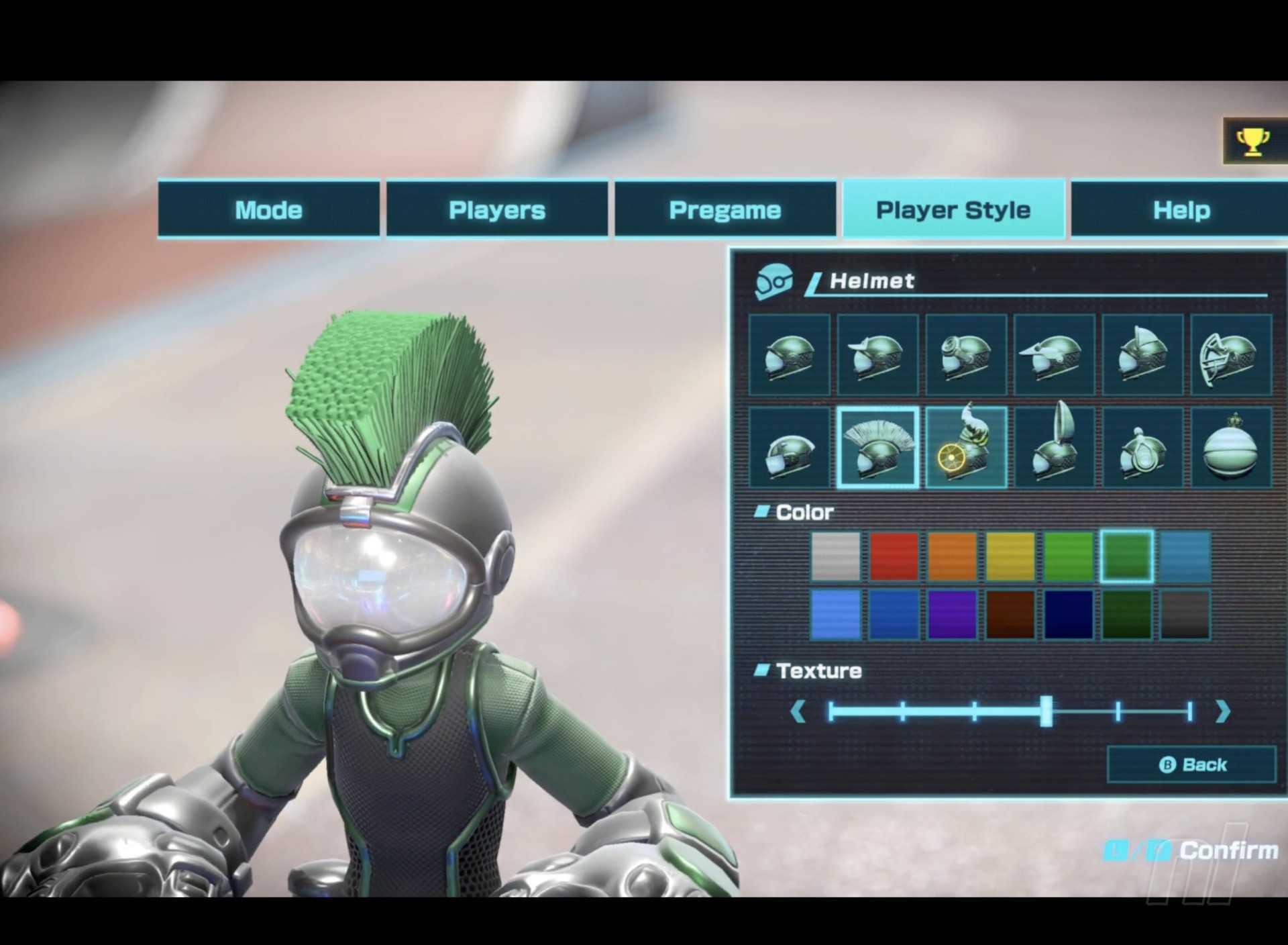Open the Help tab

pyautogui.click(x=1181, y=209)
